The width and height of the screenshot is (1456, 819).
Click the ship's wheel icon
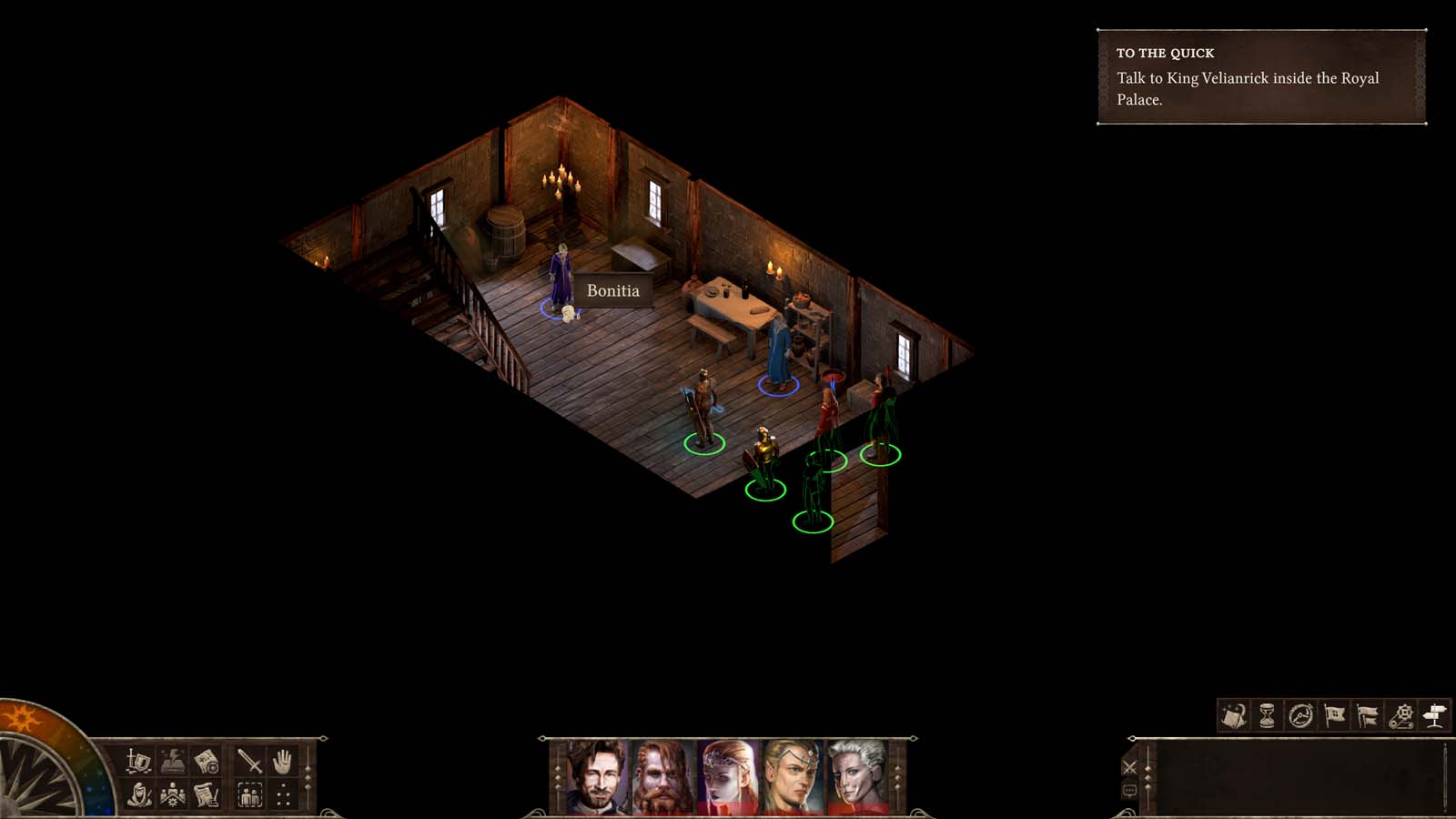pos(1299,714)
